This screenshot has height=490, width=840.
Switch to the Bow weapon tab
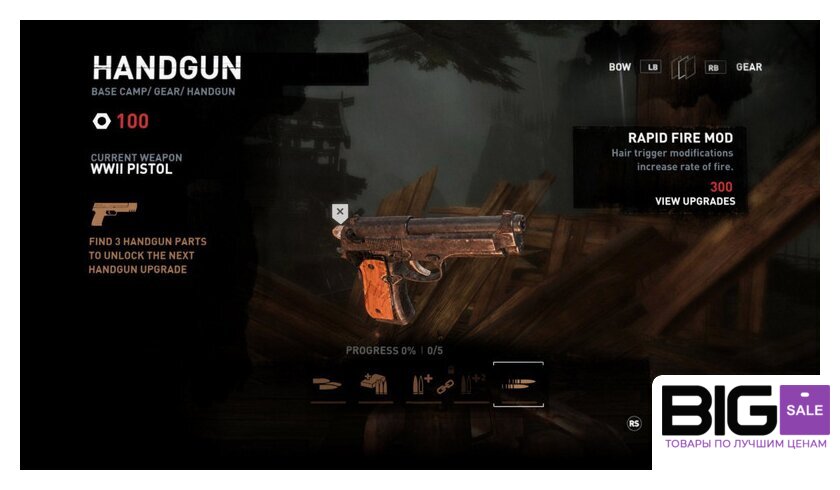coord(620,67)
